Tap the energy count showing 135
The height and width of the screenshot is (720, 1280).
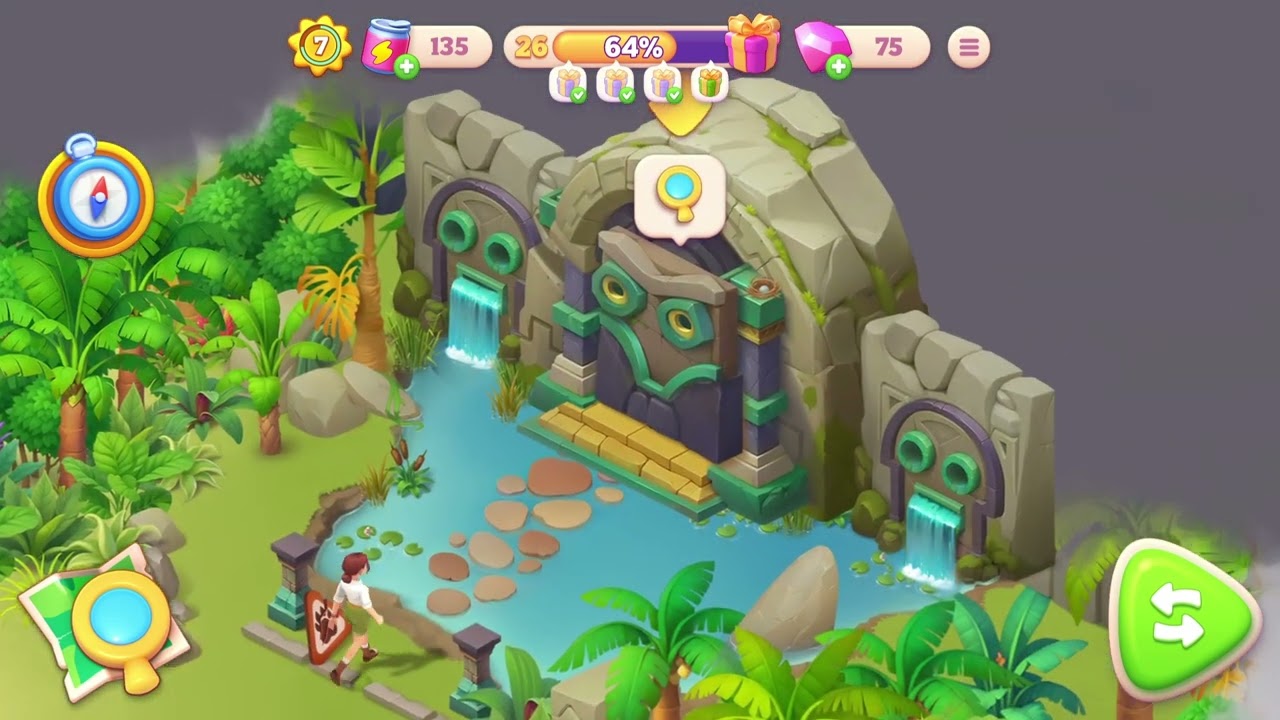coord(450,47)
